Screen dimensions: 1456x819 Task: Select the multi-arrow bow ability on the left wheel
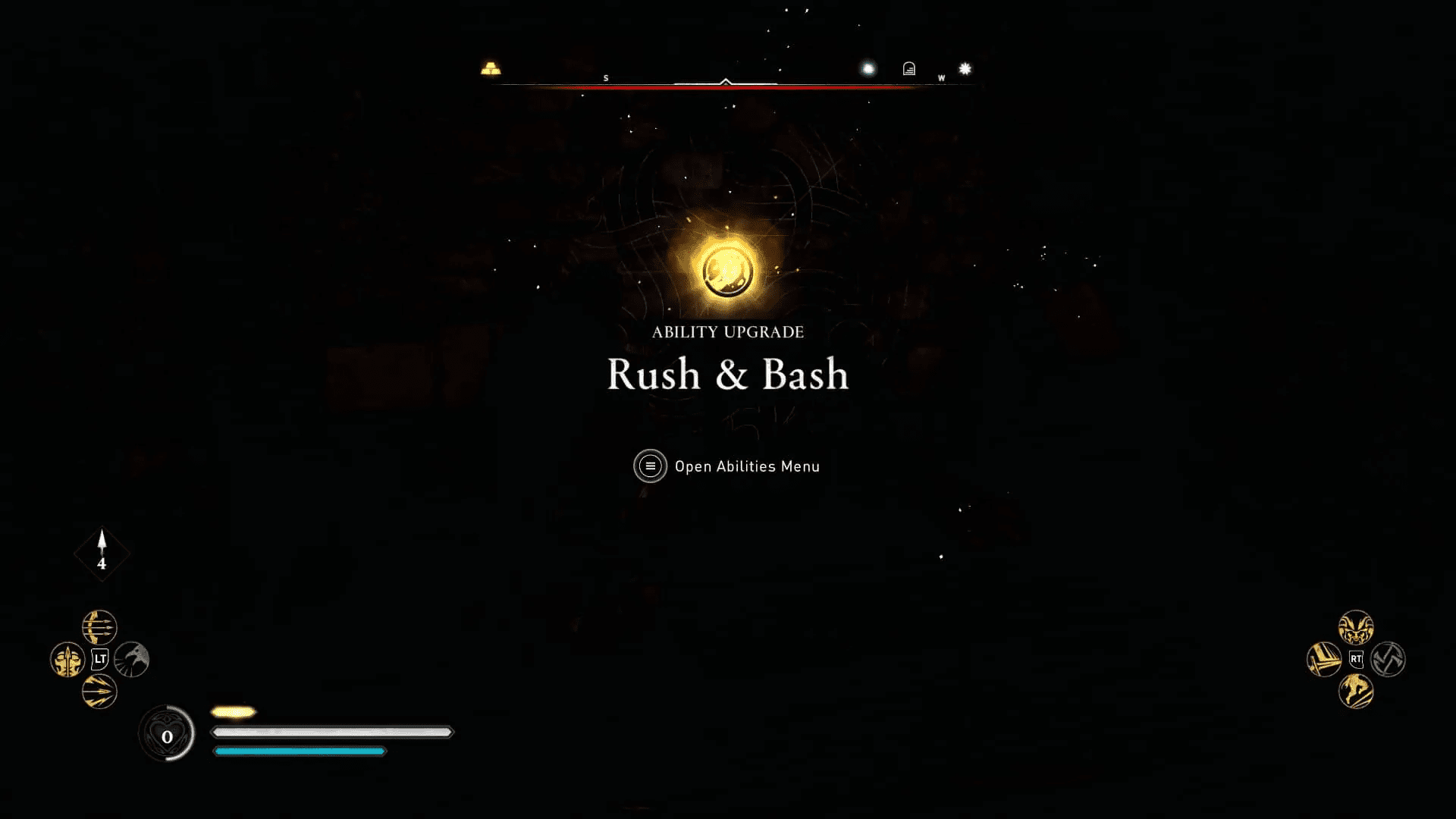tap(100, 627)
